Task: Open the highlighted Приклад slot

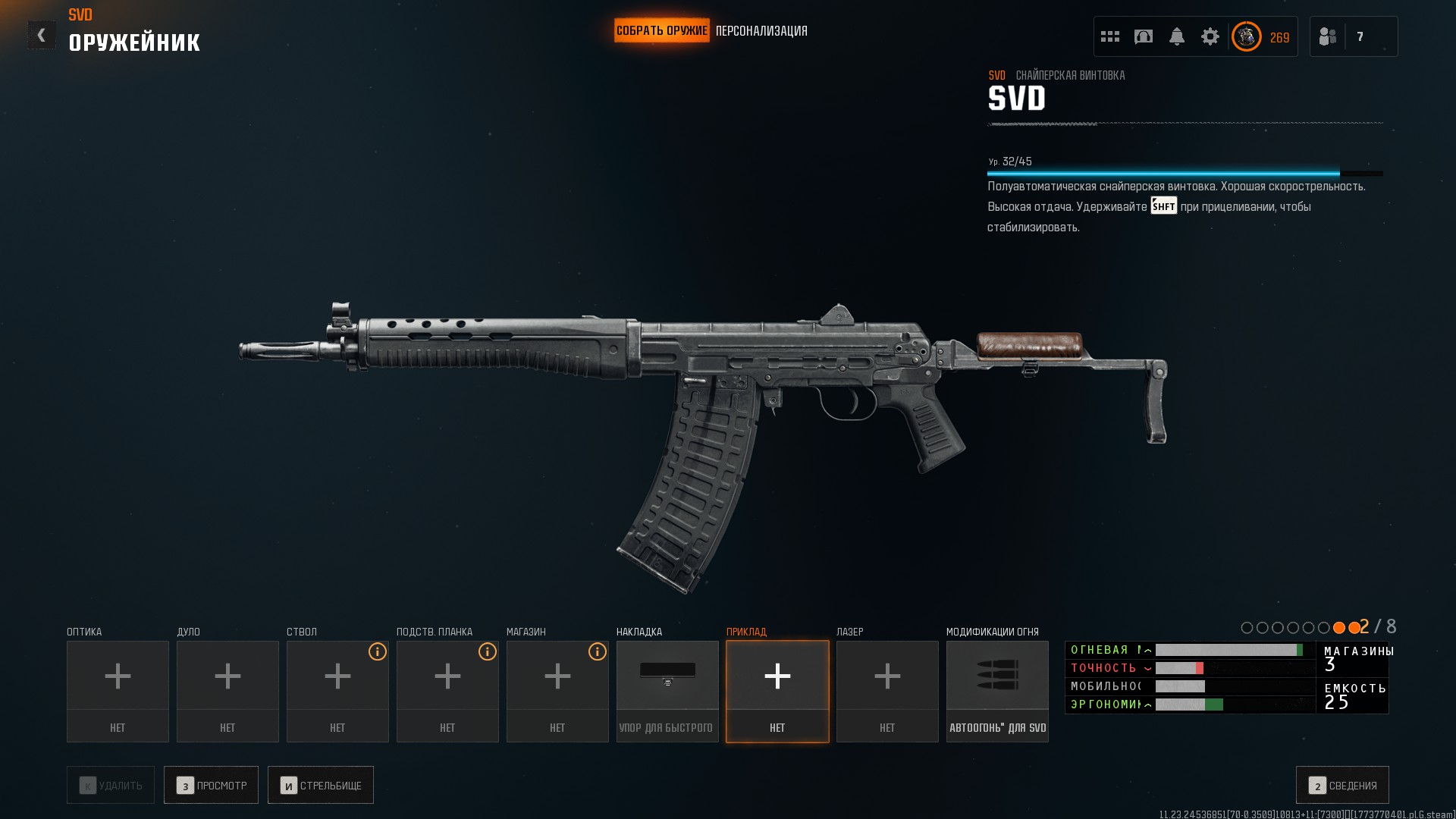Action: [777, 691]
